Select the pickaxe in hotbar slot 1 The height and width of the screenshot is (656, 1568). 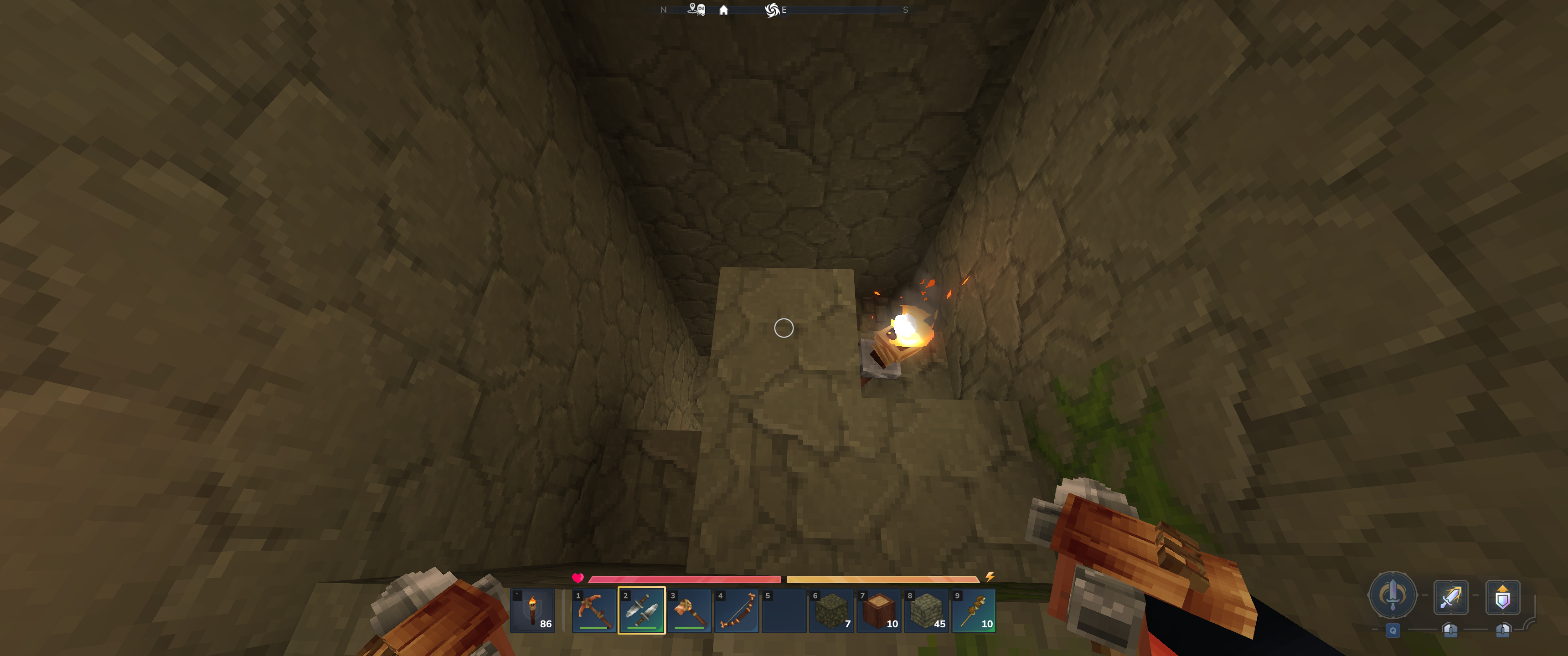click(x=593, y=610)
